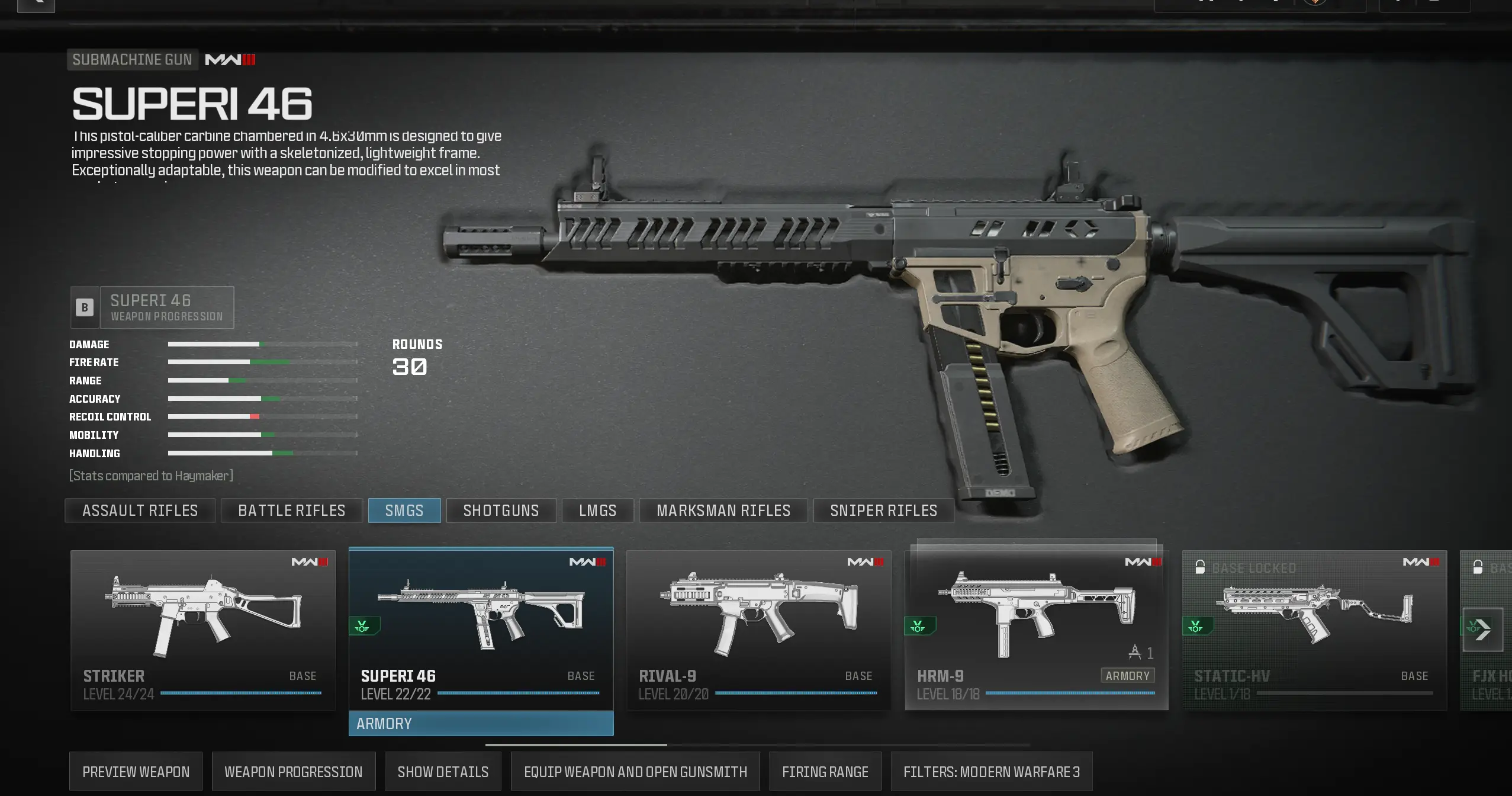Select the max-level badge on the Striker card

[118, 694]
